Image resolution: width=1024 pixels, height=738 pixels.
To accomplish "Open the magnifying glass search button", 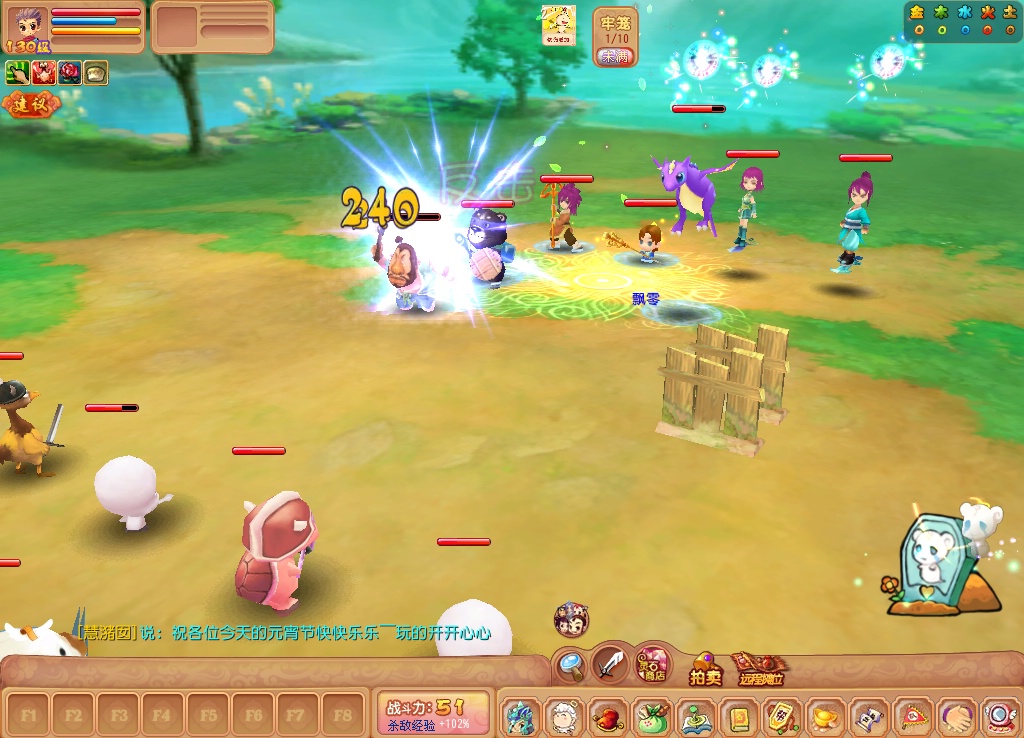I will click(x=571, y=663).
